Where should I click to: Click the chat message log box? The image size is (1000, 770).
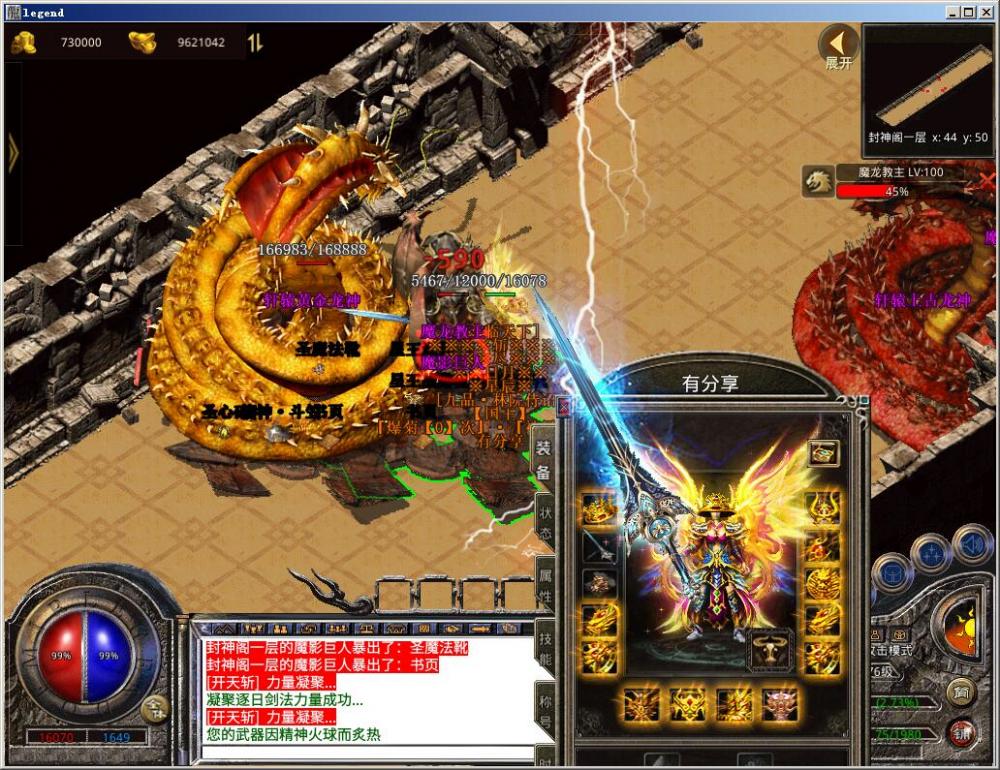pos(360,692)
